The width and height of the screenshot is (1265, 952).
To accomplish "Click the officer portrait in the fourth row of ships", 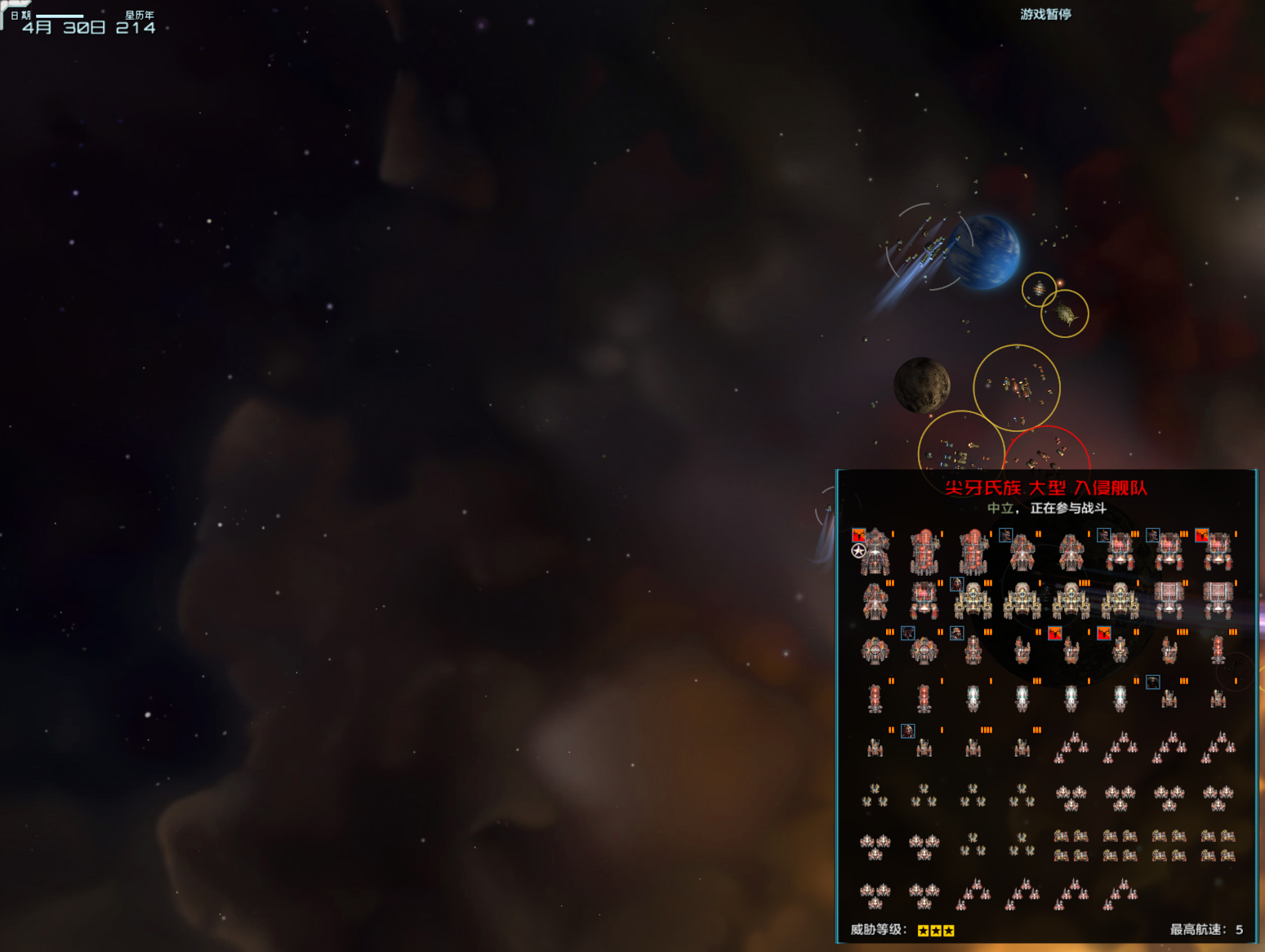I will click(1152, 681).
